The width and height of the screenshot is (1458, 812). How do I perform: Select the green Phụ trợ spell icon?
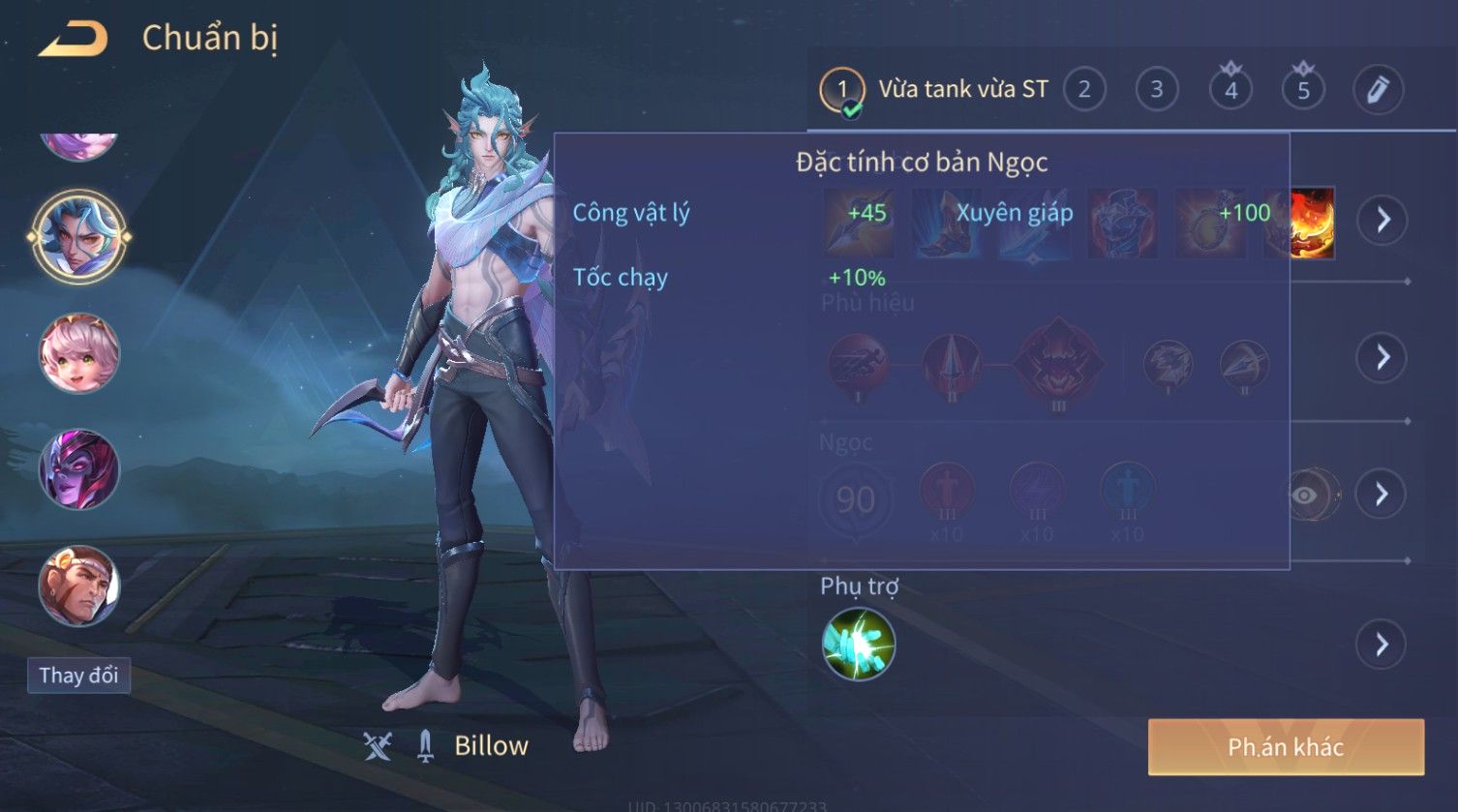[x=858, y=644]
